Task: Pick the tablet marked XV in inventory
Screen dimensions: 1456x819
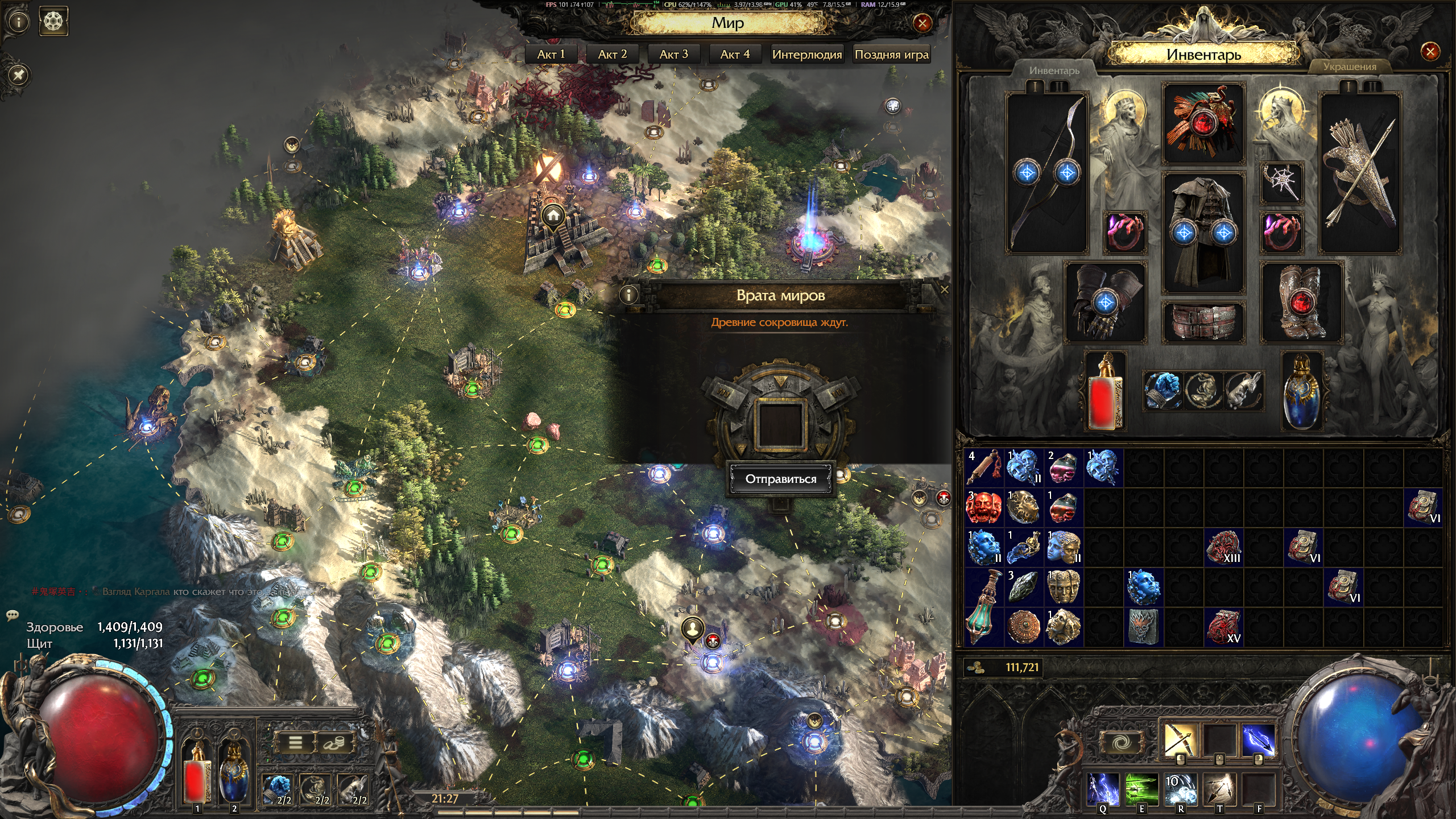Action: coord(1223,627)
